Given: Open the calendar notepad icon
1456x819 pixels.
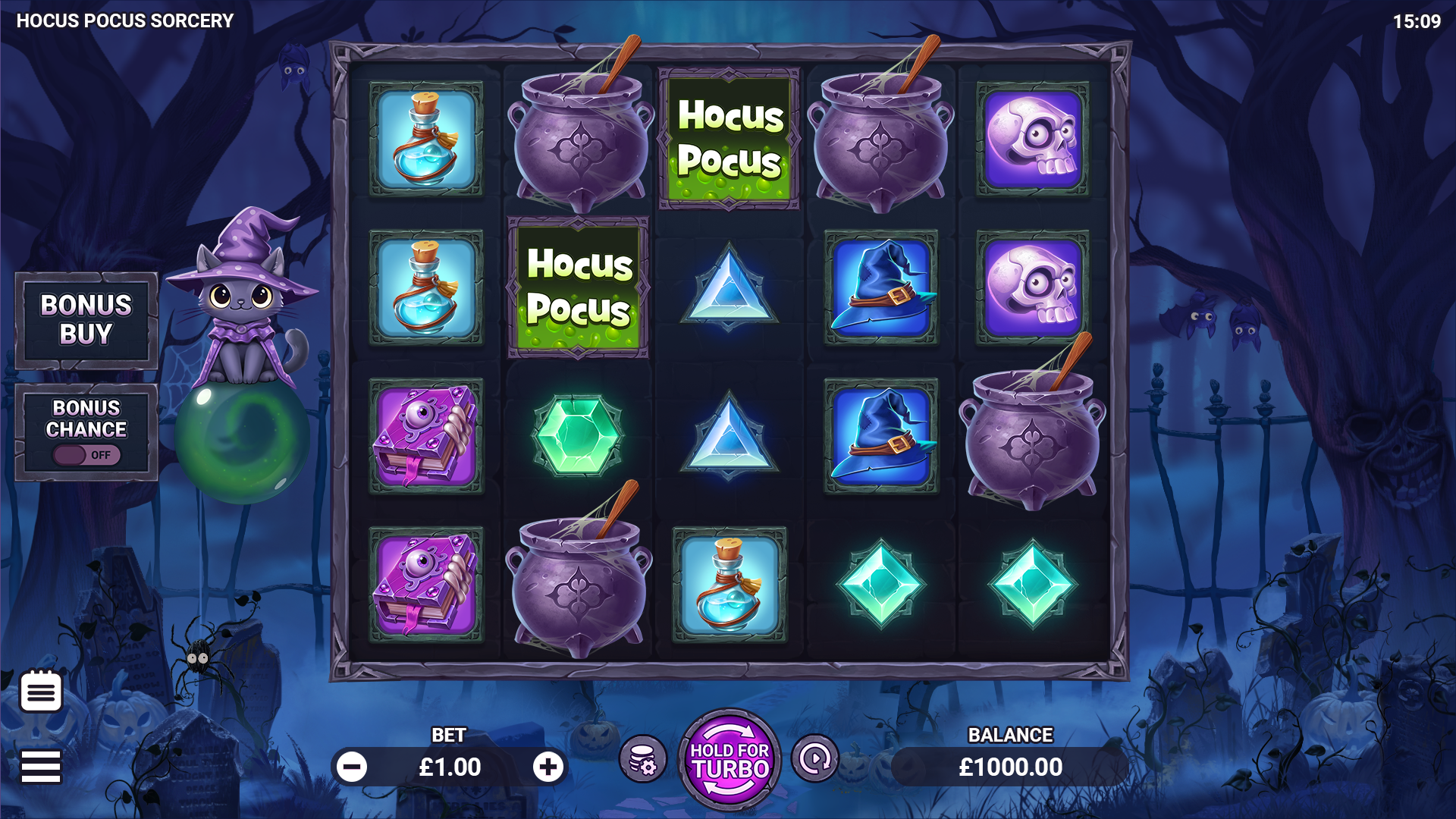Looking at the screenshot, I should click(x=41, y=691).
